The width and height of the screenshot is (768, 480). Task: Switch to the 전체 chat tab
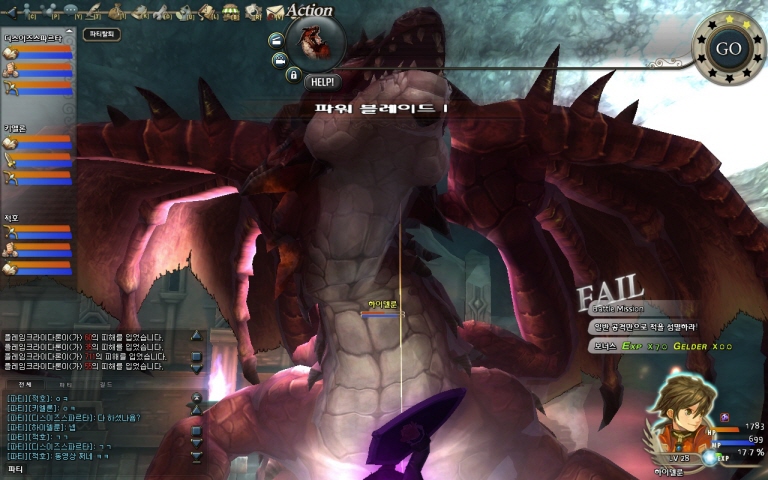tap(25, 384)
